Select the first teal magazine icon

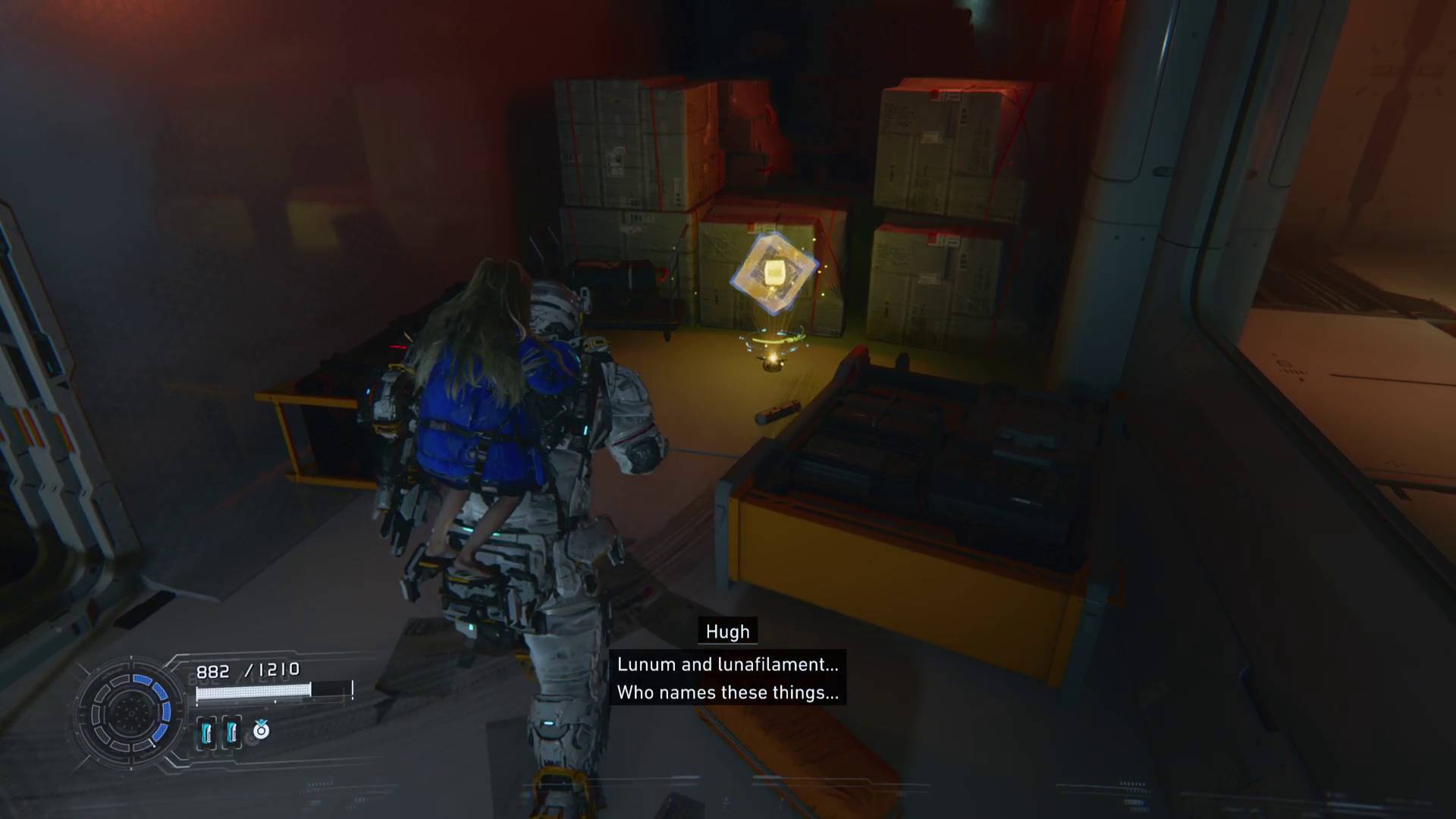(207, 733)
